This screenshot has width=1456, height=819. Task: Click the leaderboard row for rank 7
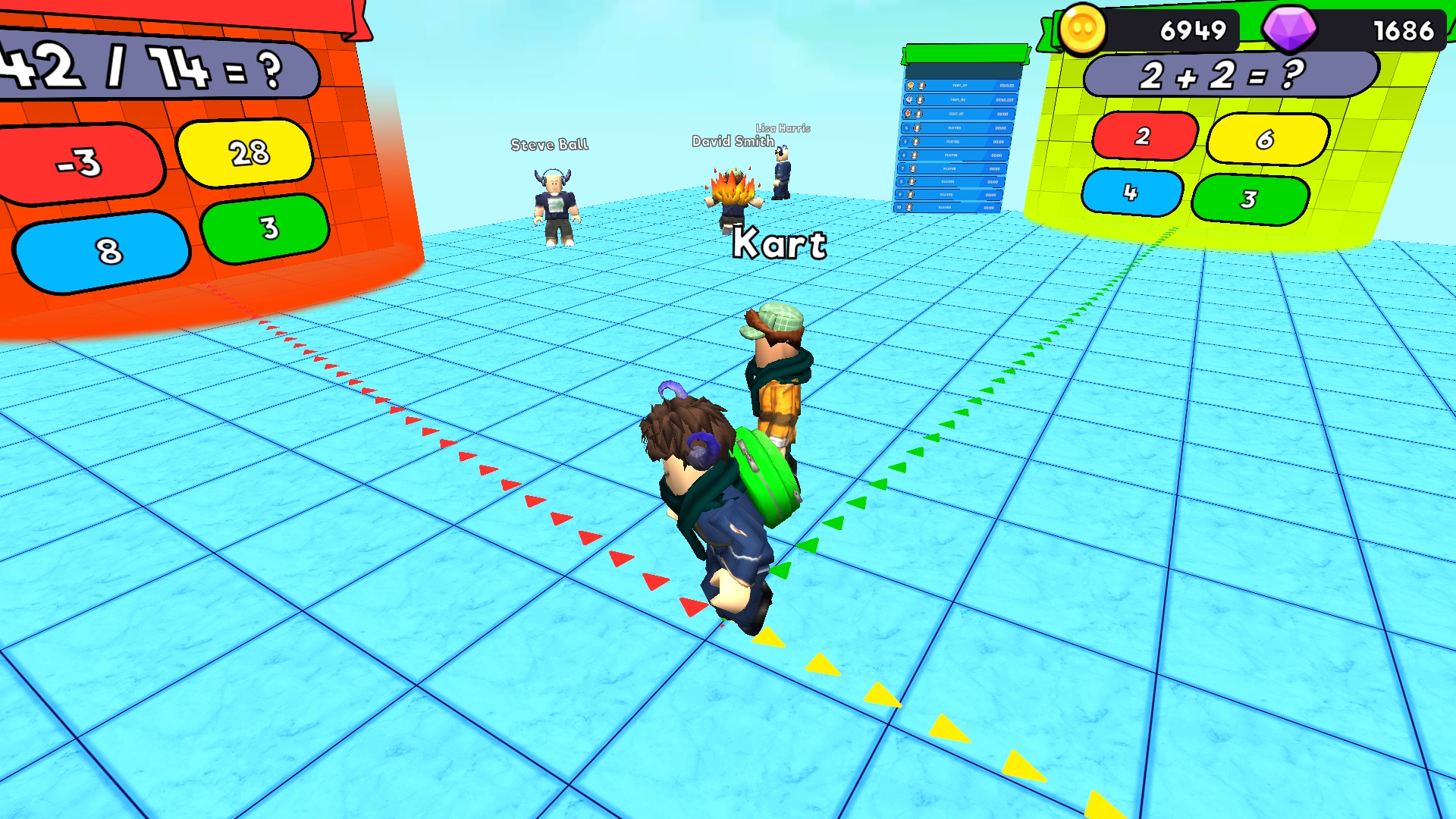(948, 168)
